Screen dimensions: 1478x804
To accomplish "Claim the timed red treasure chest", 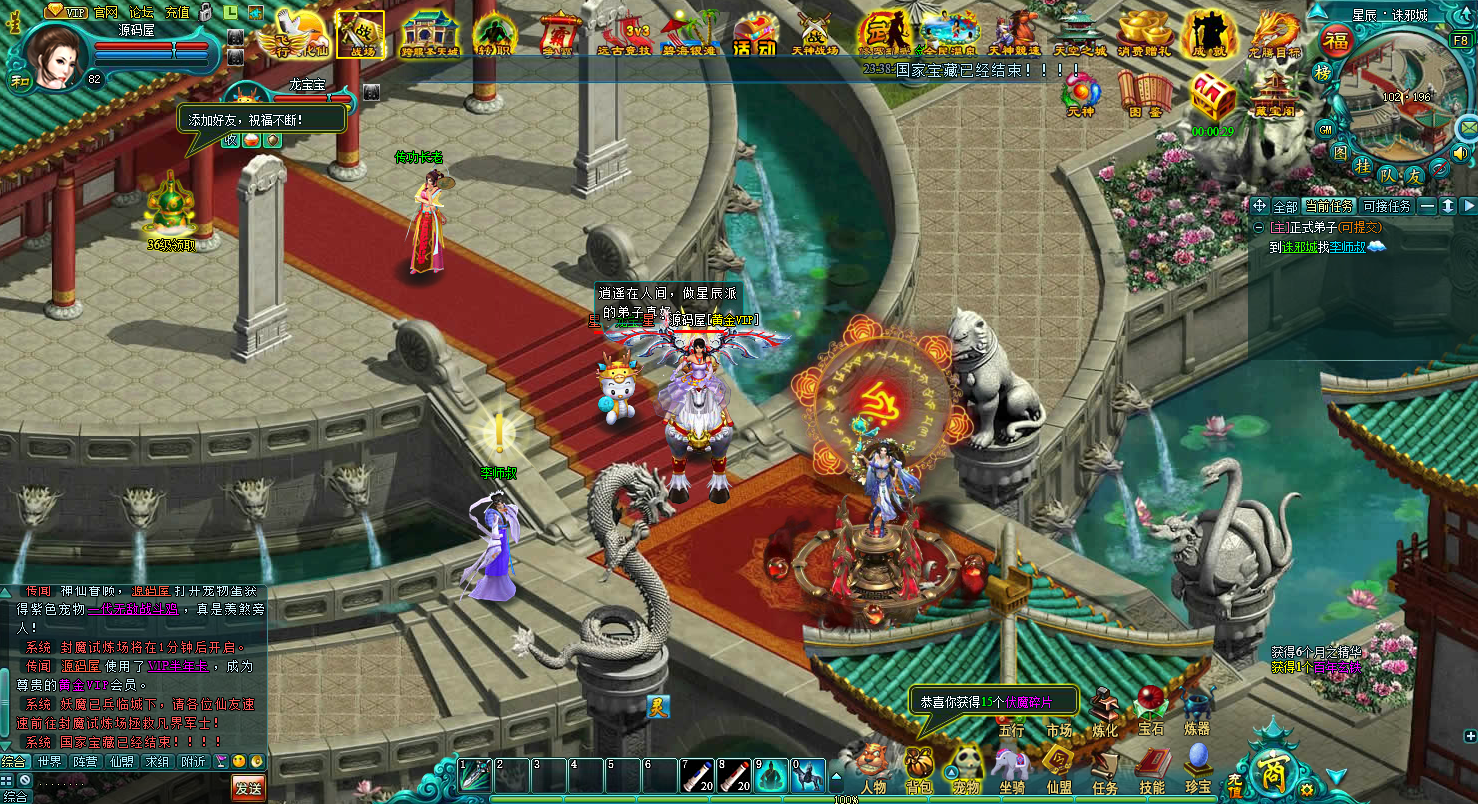I will coord(1212,98).
